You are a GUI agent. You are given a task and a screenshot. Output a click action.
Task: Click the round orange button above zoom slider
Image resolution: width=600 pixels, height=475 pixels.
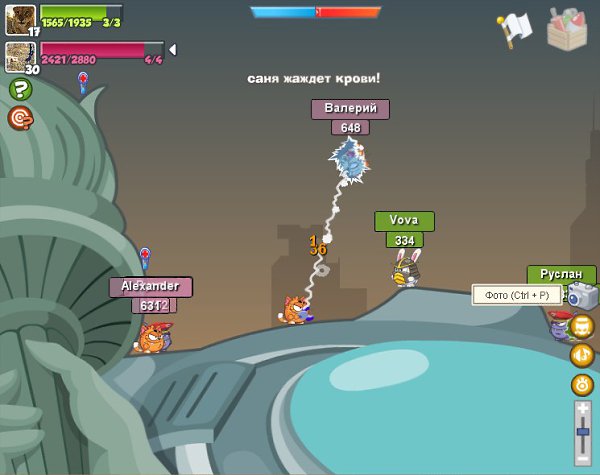click(x=582, y=384)
